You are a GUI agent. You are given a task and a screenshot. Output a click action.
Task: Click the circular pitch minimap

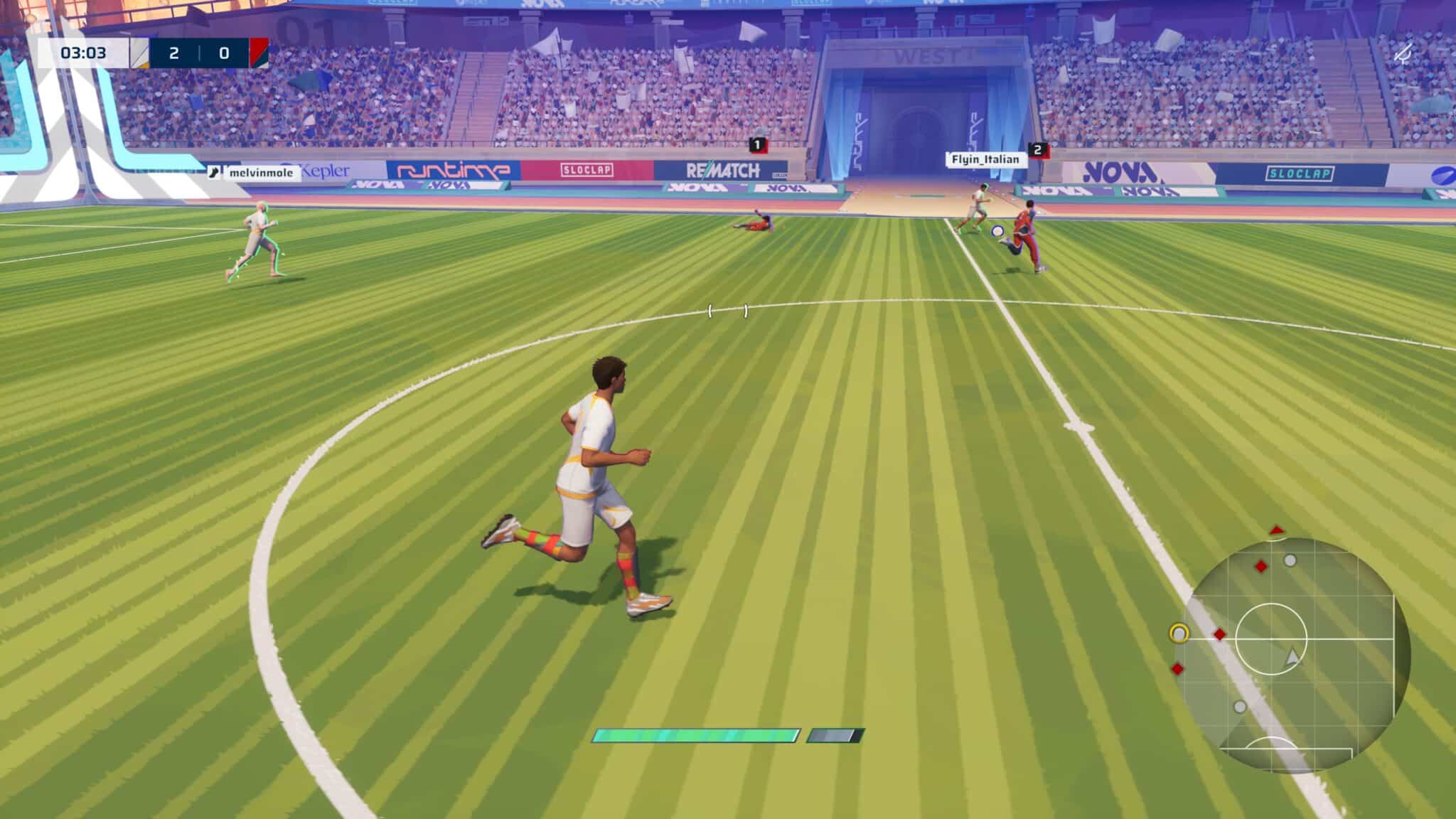pyautogui.click(x=1292, y=655)
